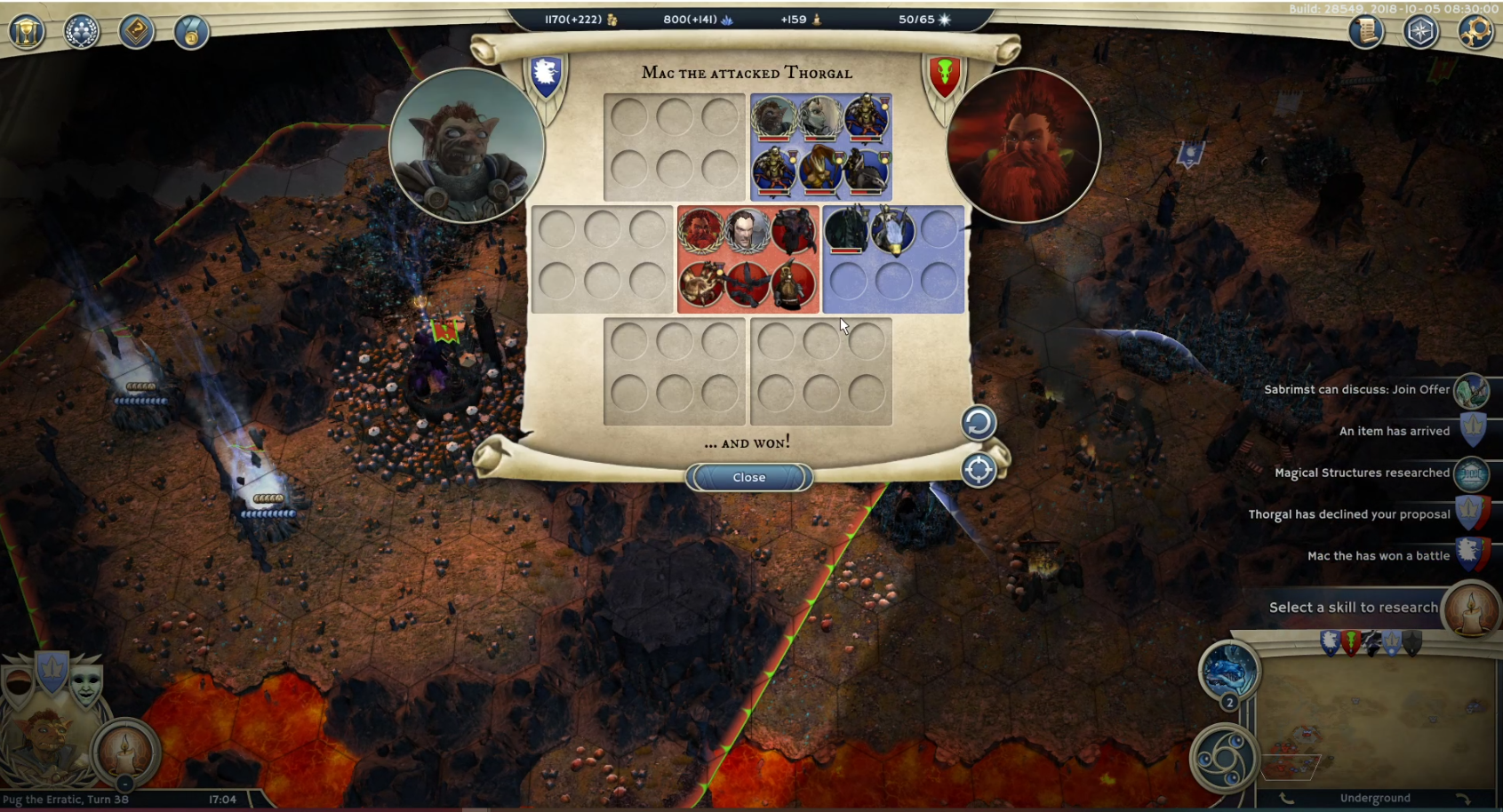1503x812 pixels.
Task: Replay the battle with the circular arrow button
Action: click(x=978, y=423)
